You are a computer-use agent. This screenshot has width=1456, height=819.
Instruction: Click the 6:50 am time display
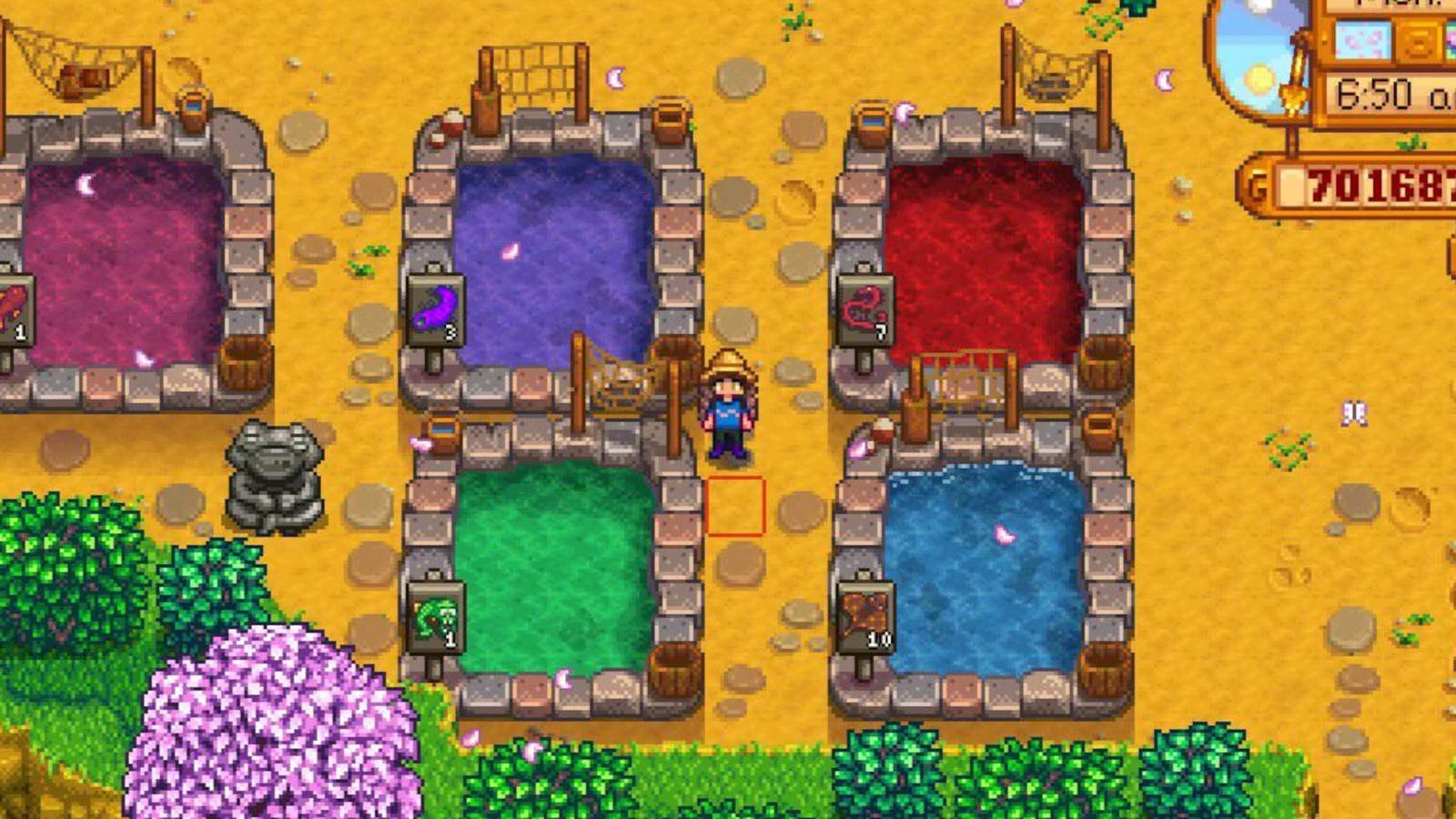point(1376,89)
